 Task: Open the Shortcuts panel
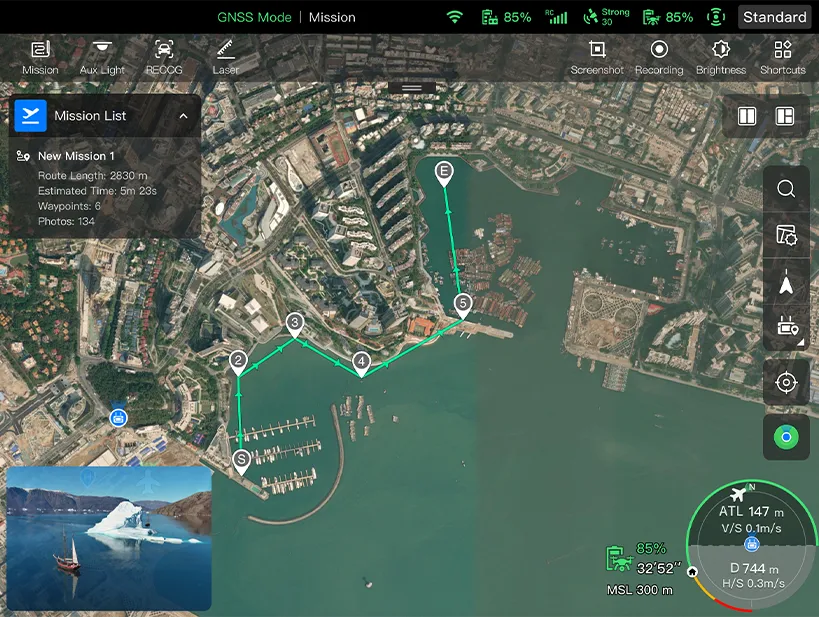pos(782,57)
